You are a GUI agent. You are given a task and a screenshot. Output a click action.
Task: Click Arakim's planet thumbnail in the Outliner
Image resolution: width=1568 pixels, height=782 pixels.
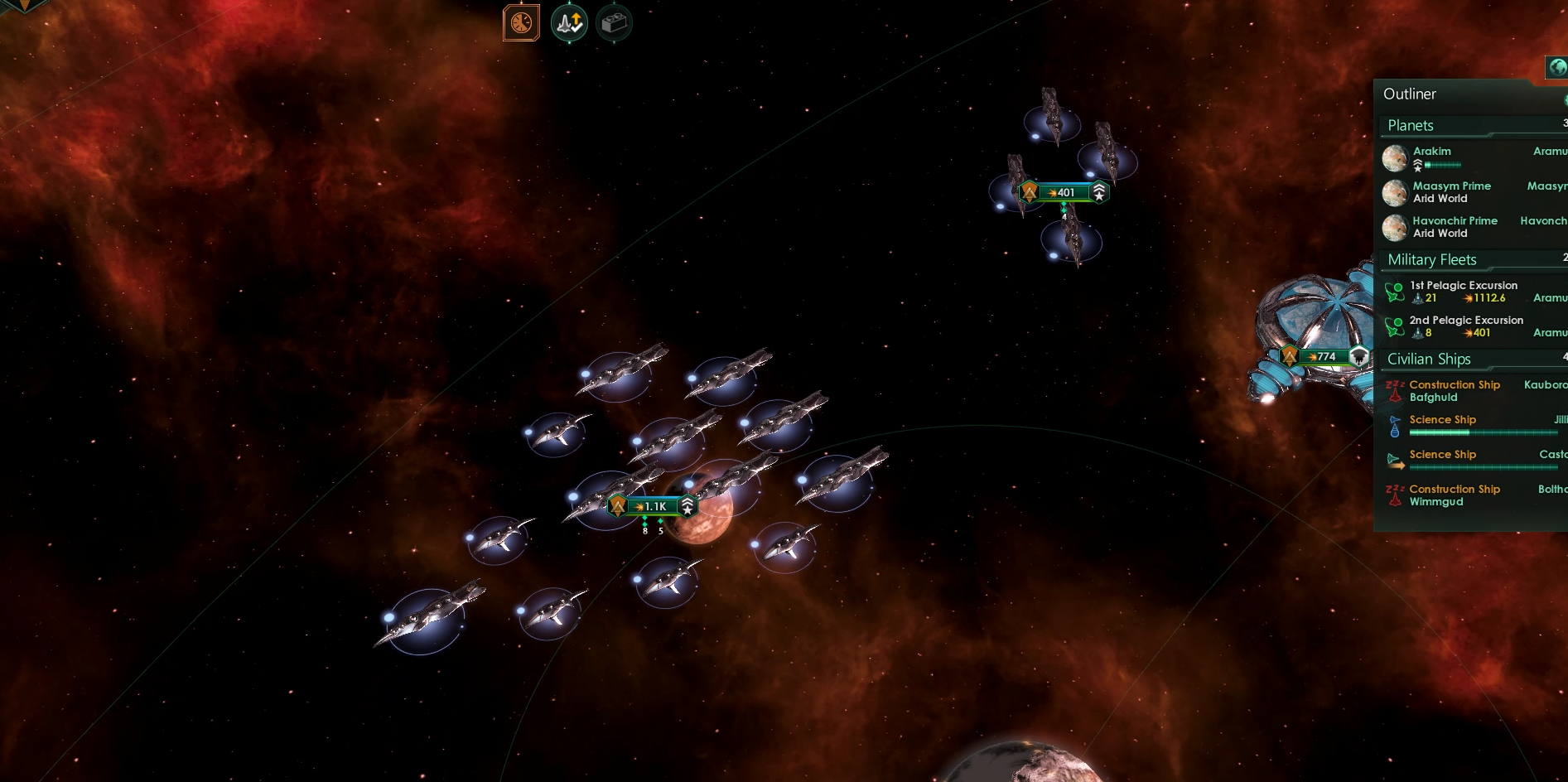1394,157
